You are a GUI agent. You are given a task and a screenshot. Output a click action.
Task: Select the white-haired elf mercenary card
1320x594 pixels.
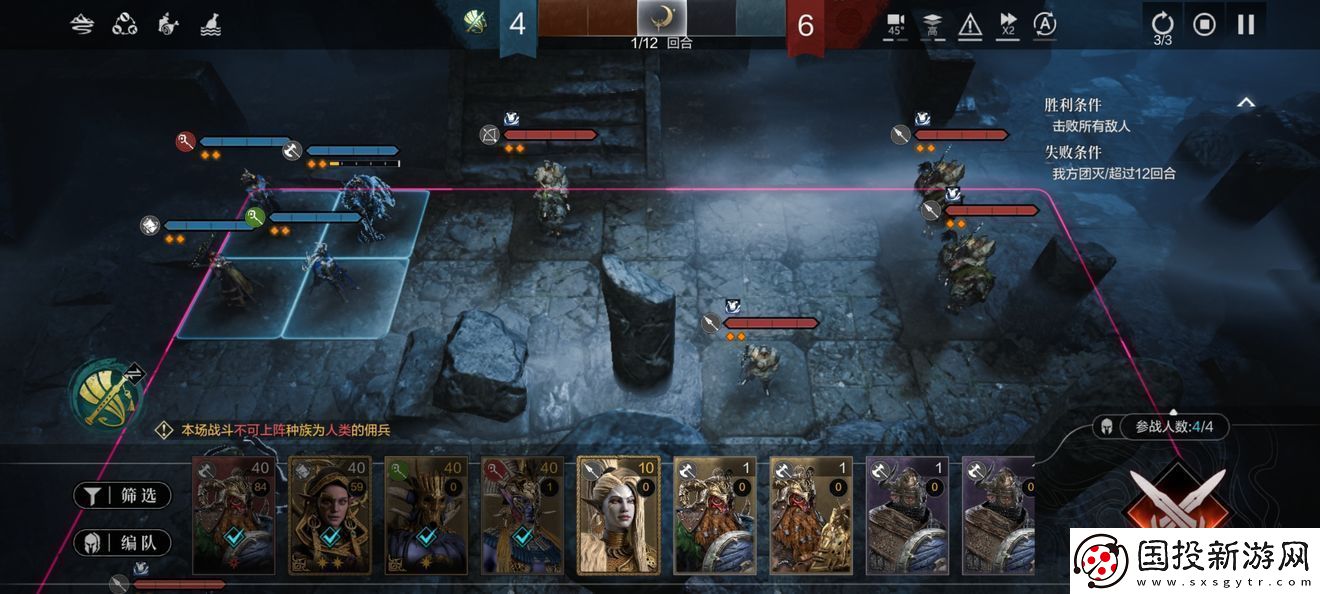[619, 515]
